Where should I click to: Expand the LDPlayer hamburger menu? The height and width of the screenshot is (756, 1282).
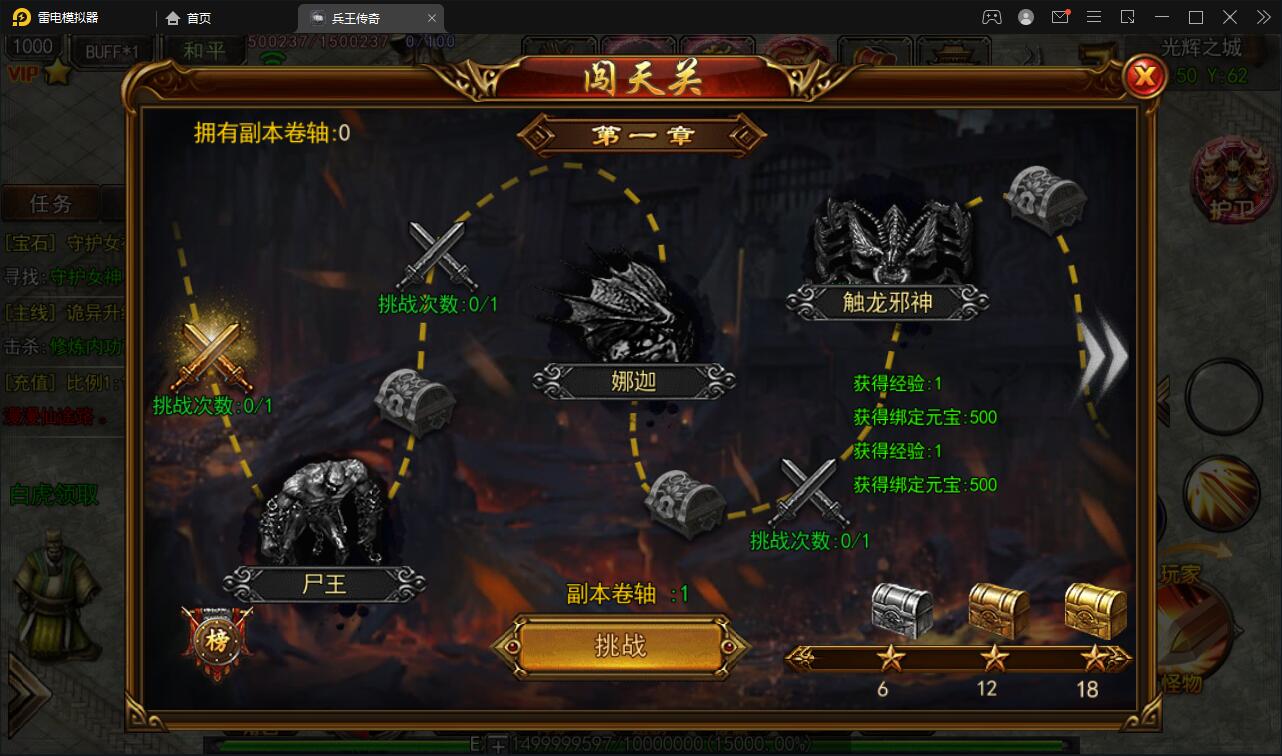tap(1093, 16)
